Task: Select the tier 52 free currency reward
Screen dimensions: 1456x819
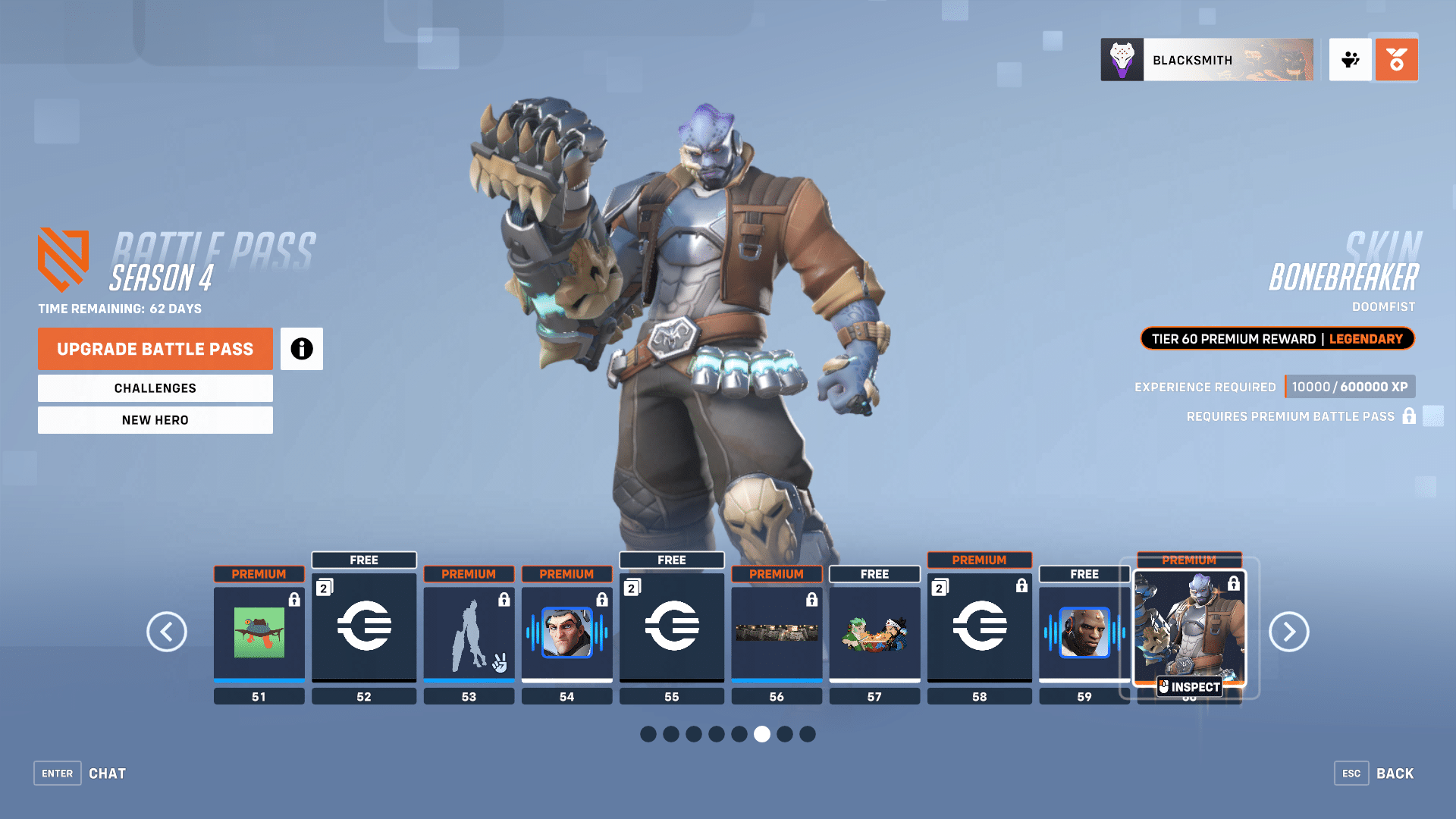Action: click(364, 627)
